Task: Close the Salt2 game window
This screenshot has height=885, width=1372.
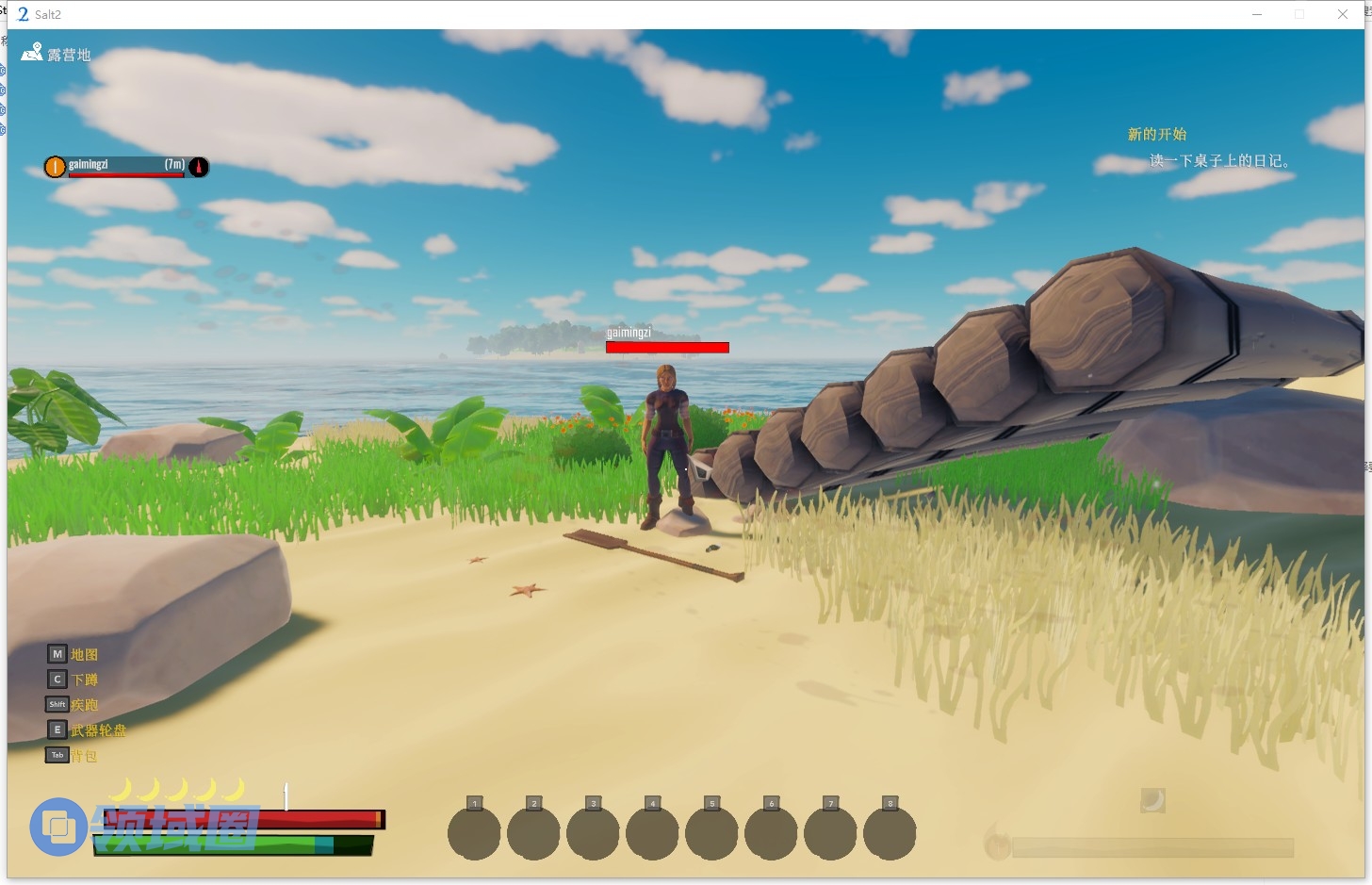Action: (1342, 14)
